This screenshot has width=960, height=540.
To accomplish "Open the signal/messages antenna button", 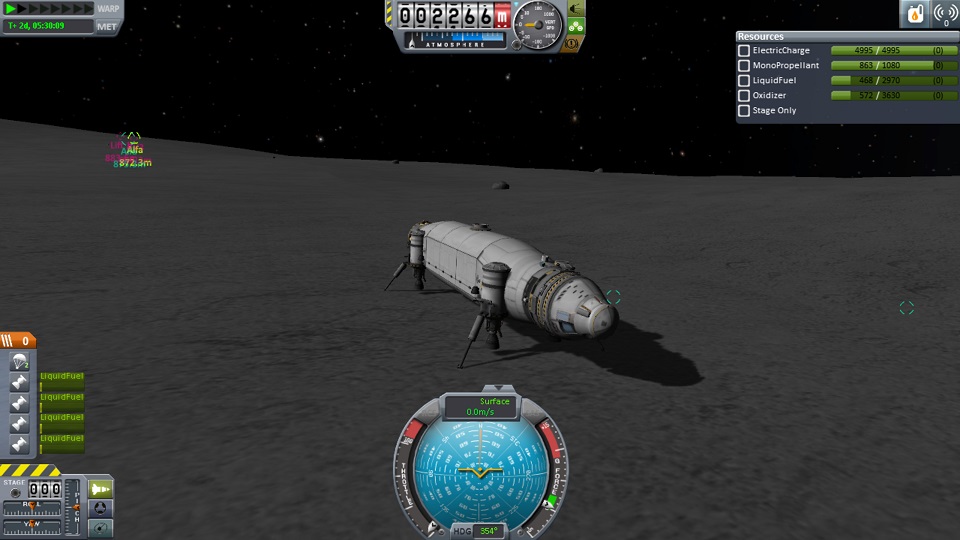I will pyautogui.click(x=944, y=14).
